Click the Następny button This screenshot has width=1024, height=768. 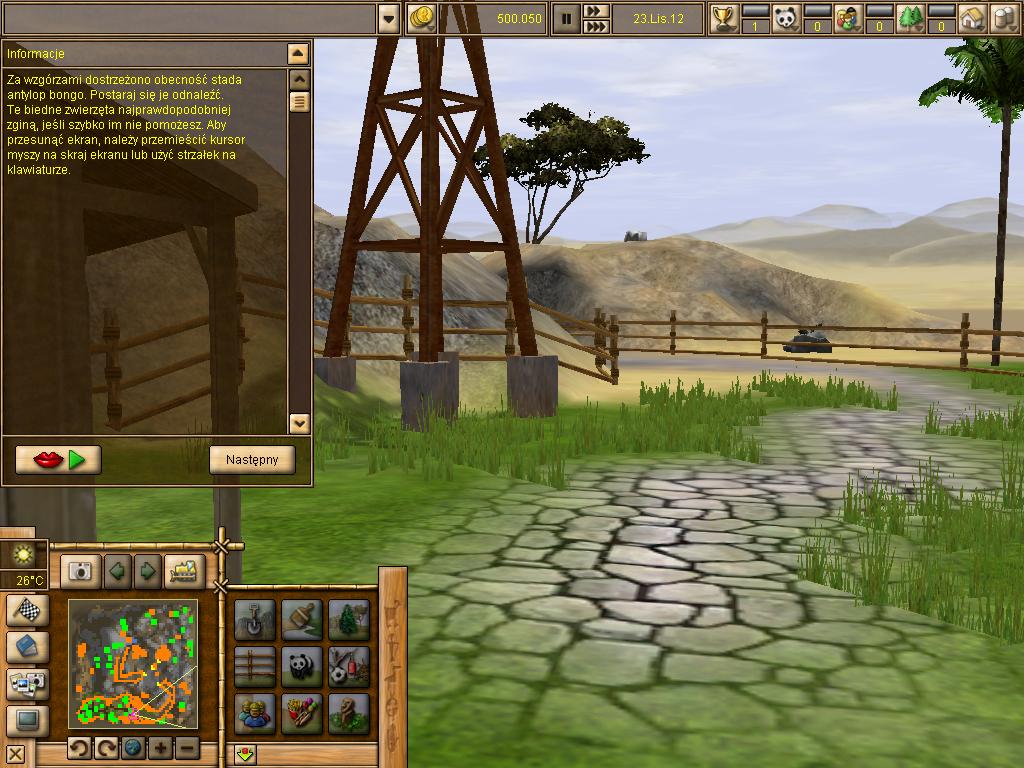click(253, 459)
